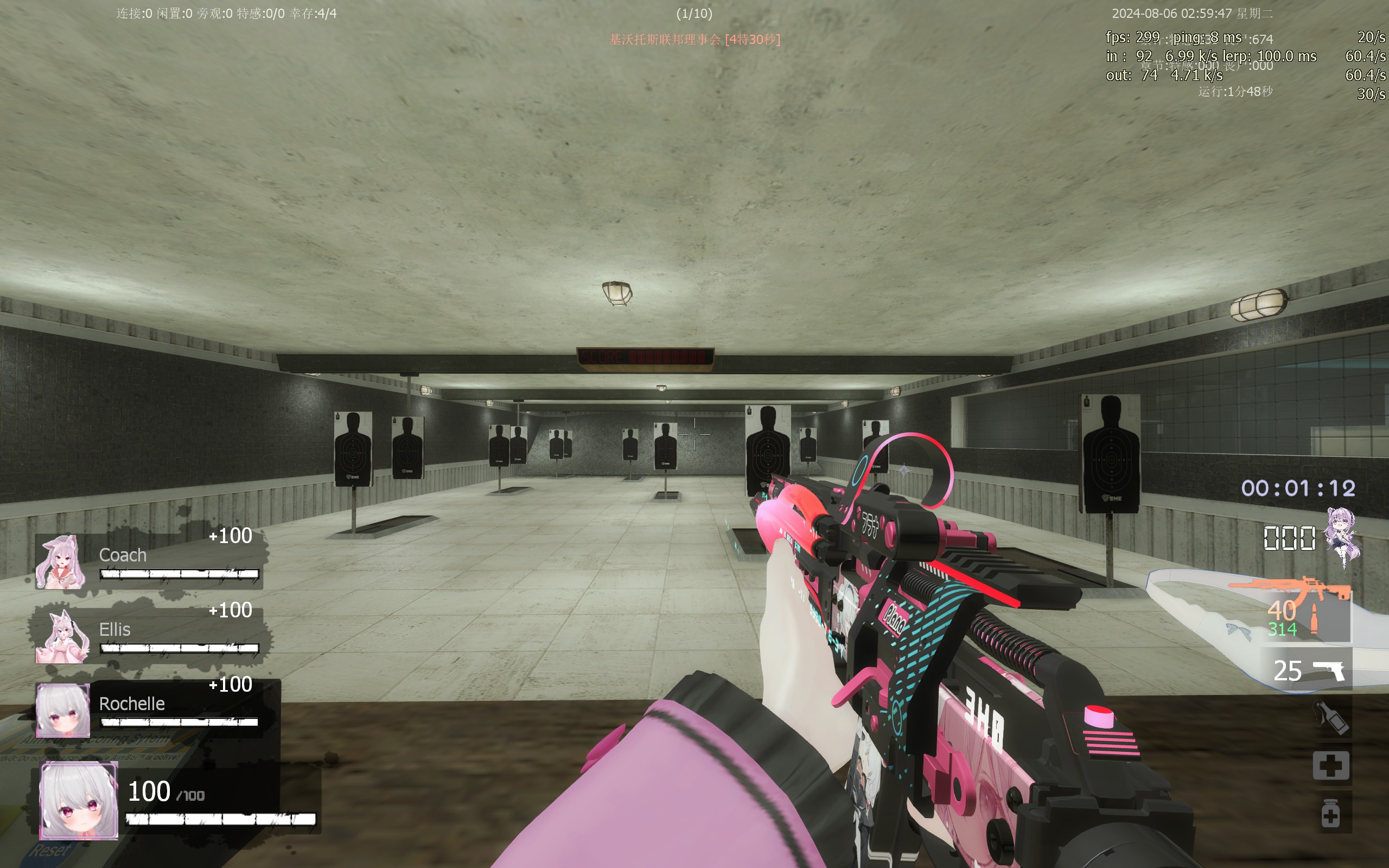Select the pain pills bottle slot
Screen dimensions: 1389x868
click(1330, 813)
